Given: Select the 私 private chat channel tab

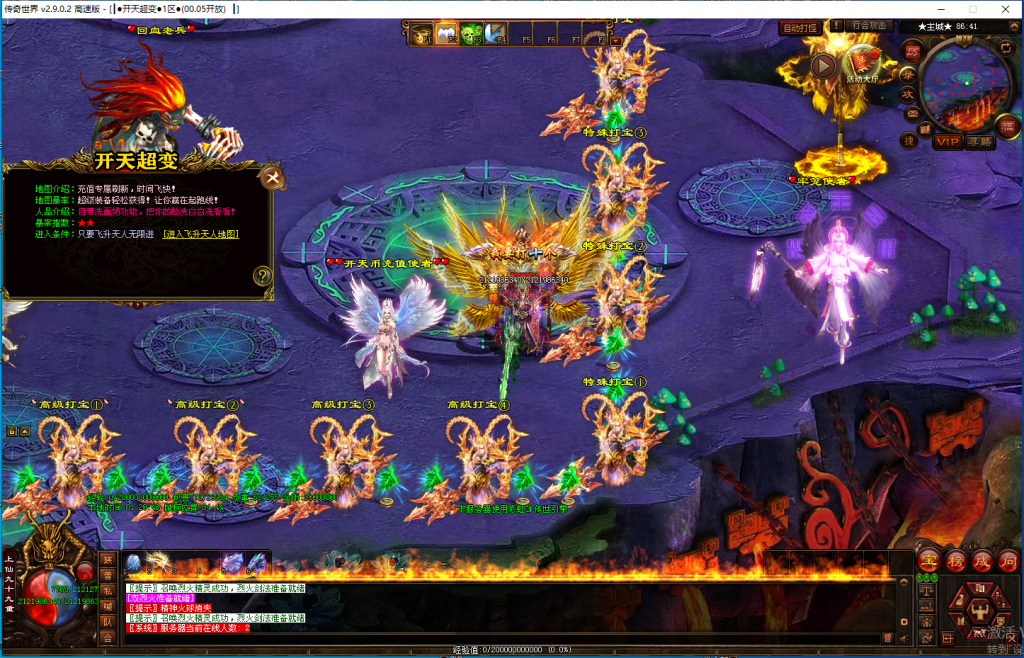Looking at the screenshot, I should point(107,590).
